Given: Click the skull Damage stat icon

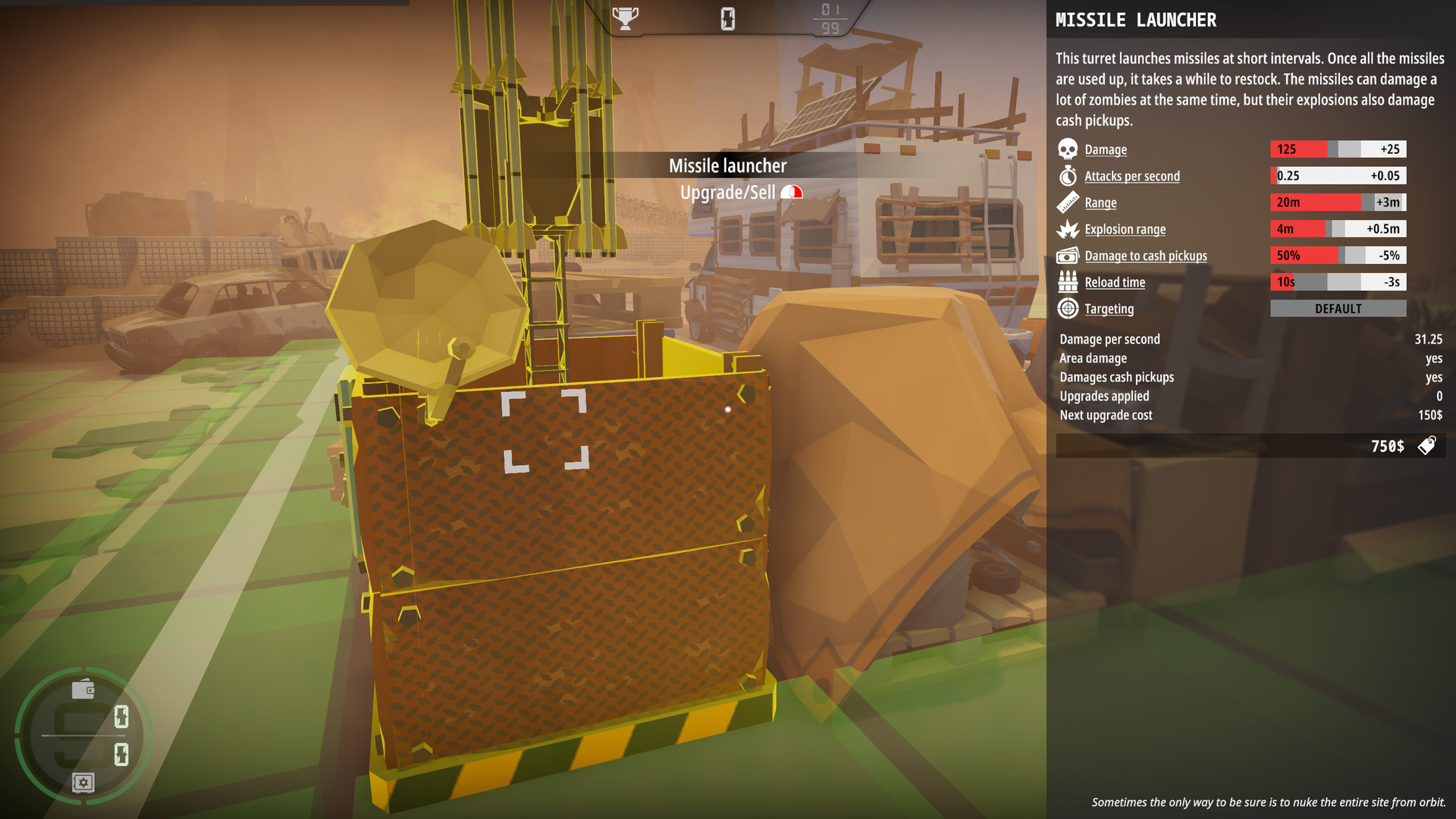Looking at the screenshot, I should (x=1068, y=149).
